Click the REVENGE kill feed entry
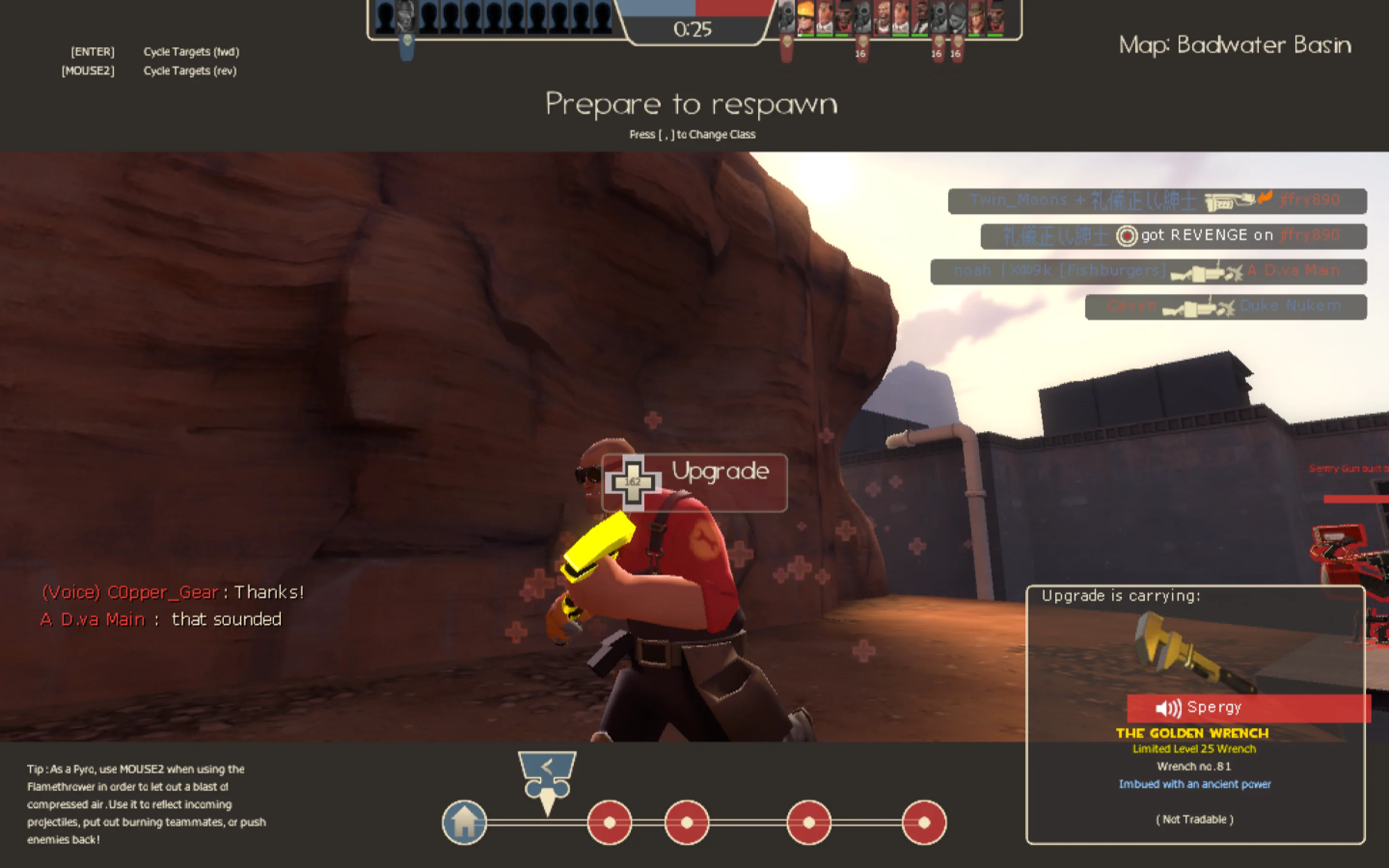 point(1173,236)
